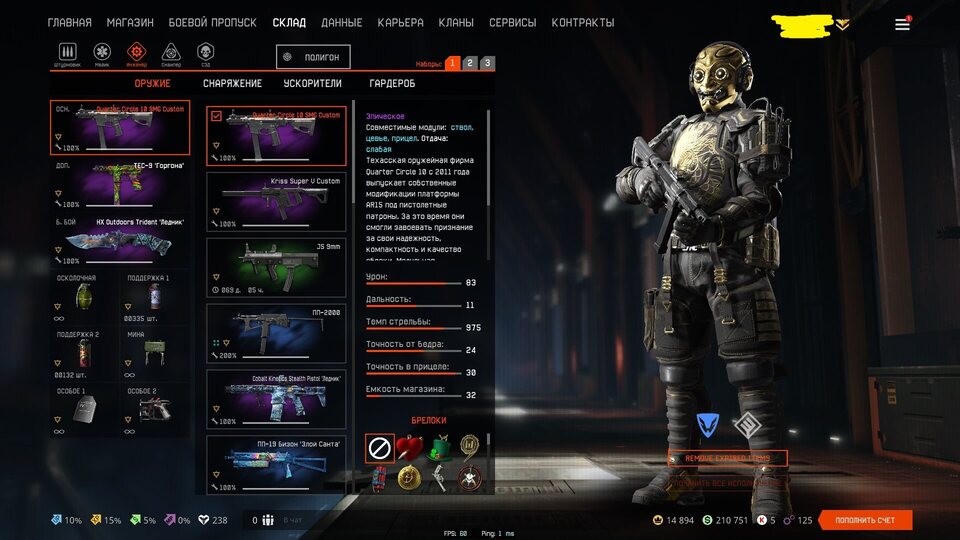The image size is (960, 540).
Task: Select the green top hat charm
Action: coord(437,448)
